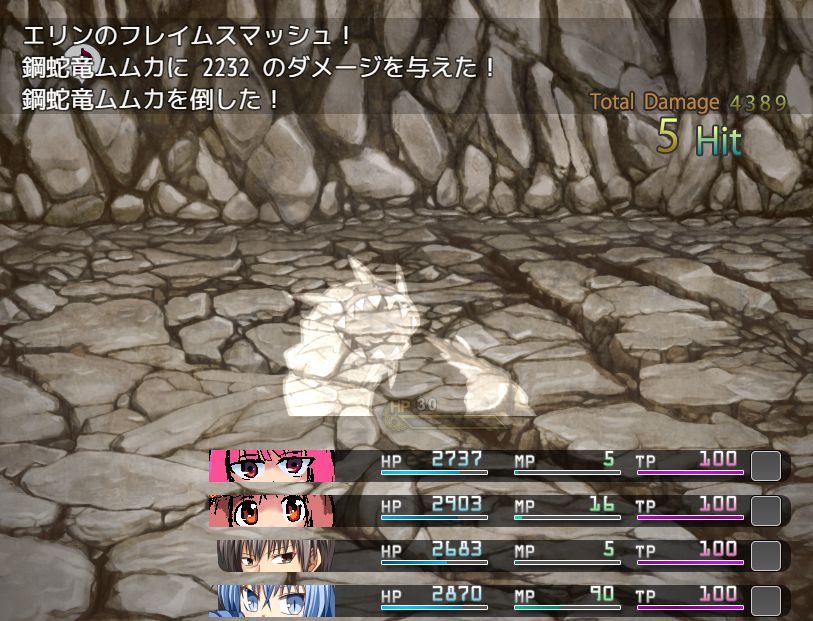Pick the black-haired party member portrait
The image size is (813, 621).
(276, 556)
